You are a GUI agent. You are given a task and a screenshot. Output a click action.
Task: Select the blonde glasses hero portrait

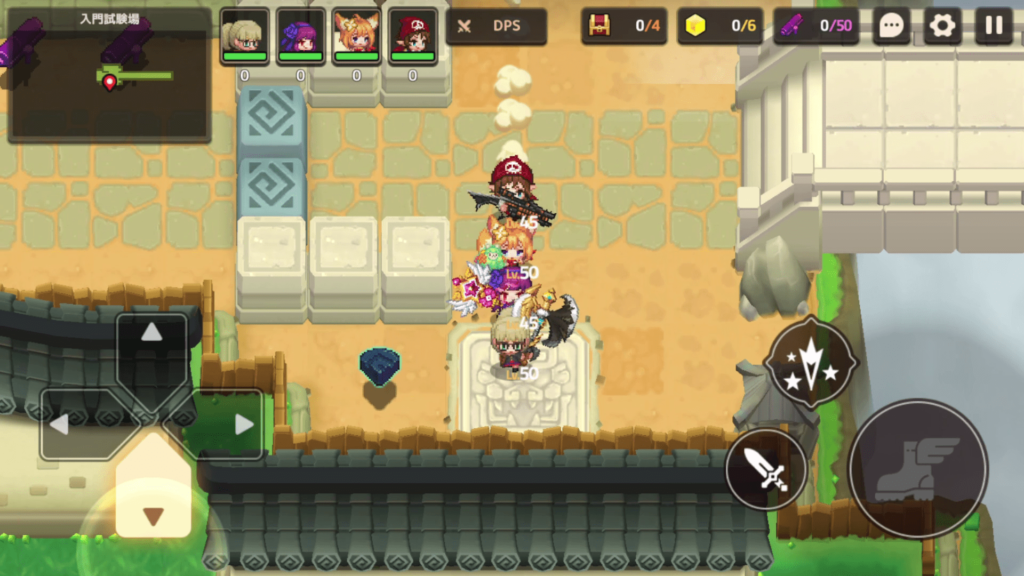[x=244, y=35]
